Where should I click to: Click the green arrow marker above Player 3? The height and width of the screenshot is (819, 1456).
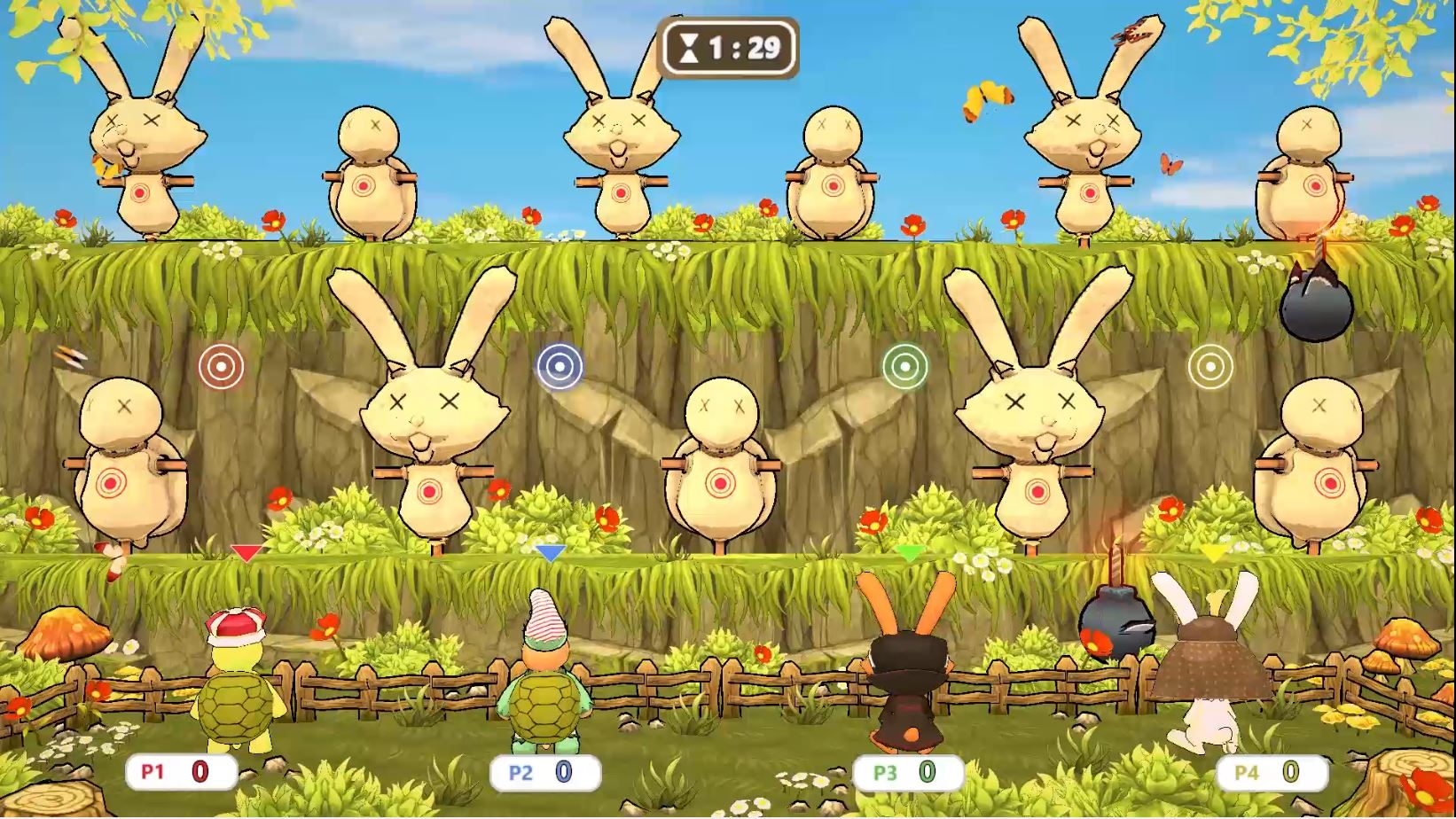coord(912,552)
